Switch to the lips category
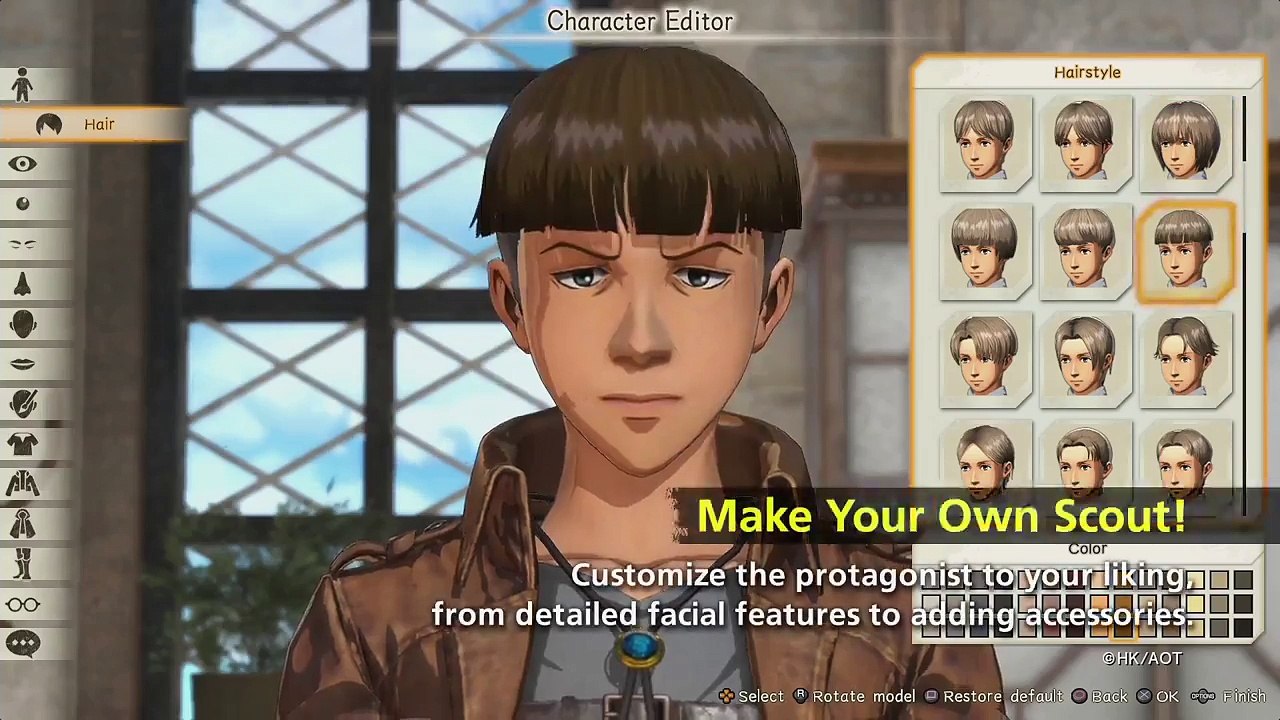The height and width of the screenshot is (720, 1280). click(22, 364)
